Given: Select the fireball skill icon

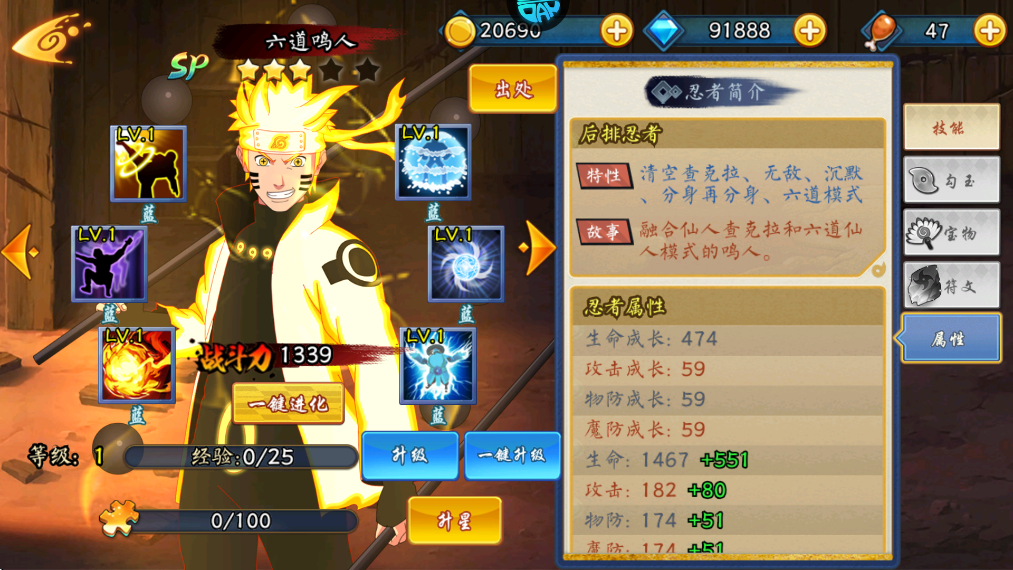Looking at the screenshot, I should [137, 364].
